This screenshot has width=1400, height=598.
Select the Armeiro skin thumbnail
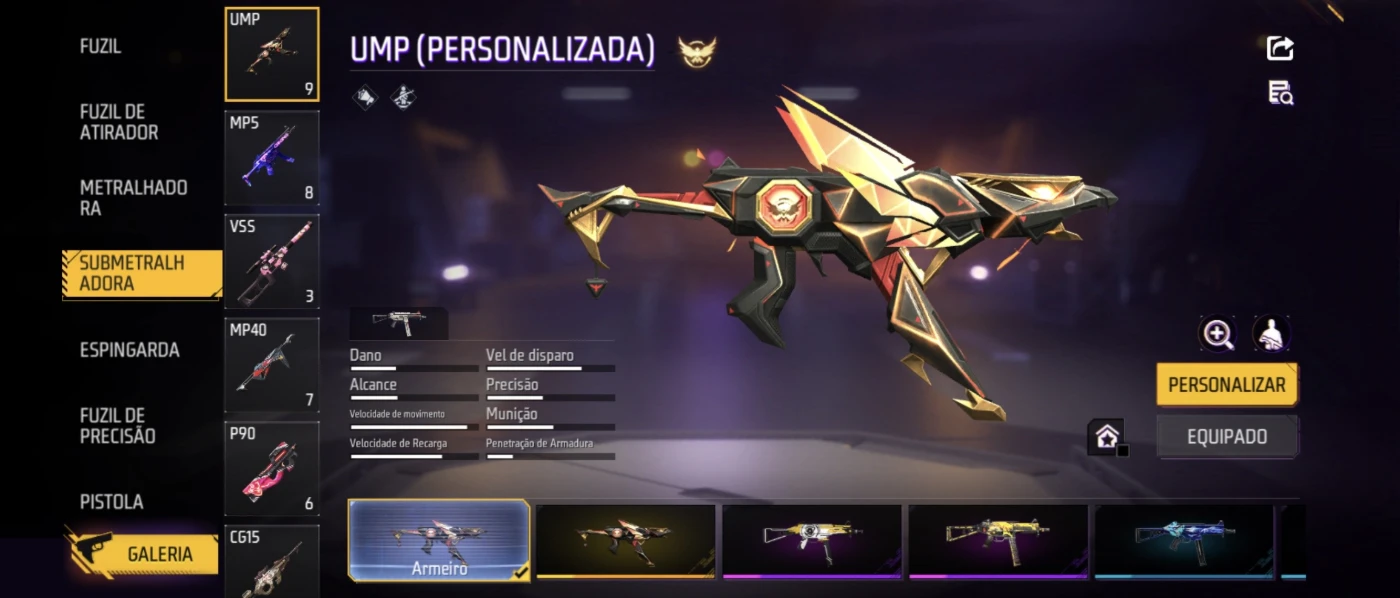[439, 540]
